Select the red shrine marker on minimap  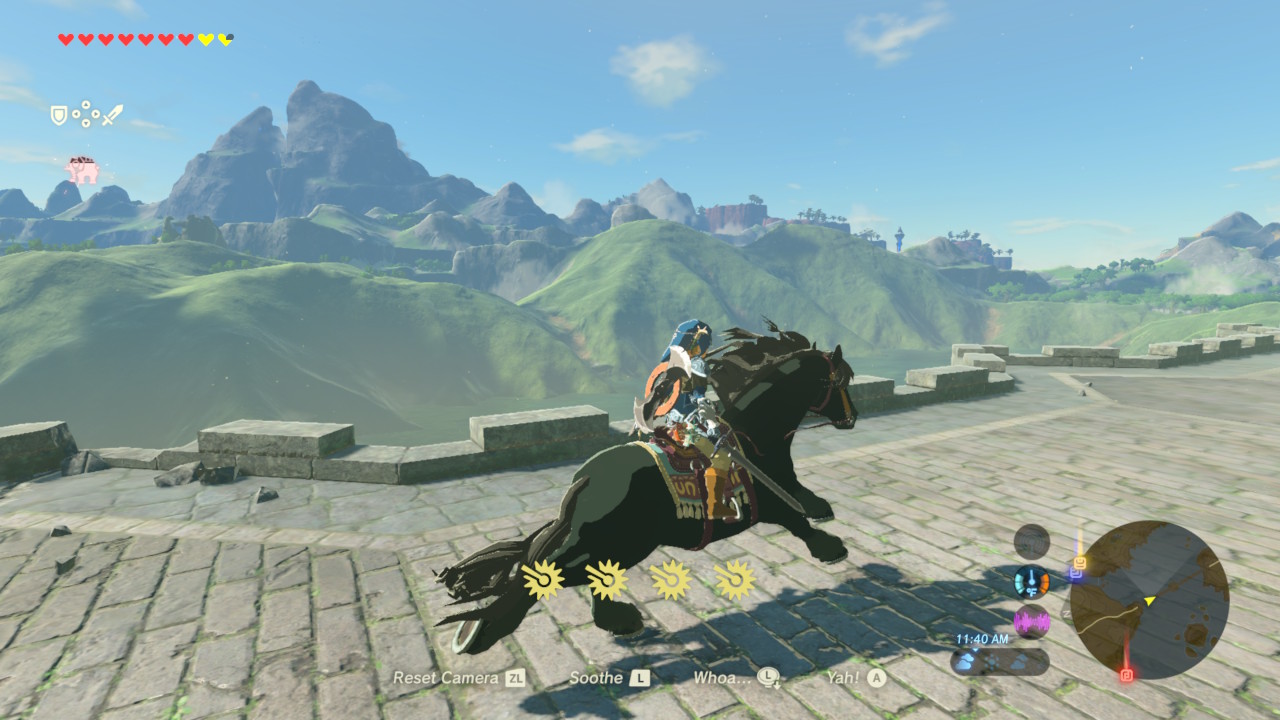coord(1127,675)
